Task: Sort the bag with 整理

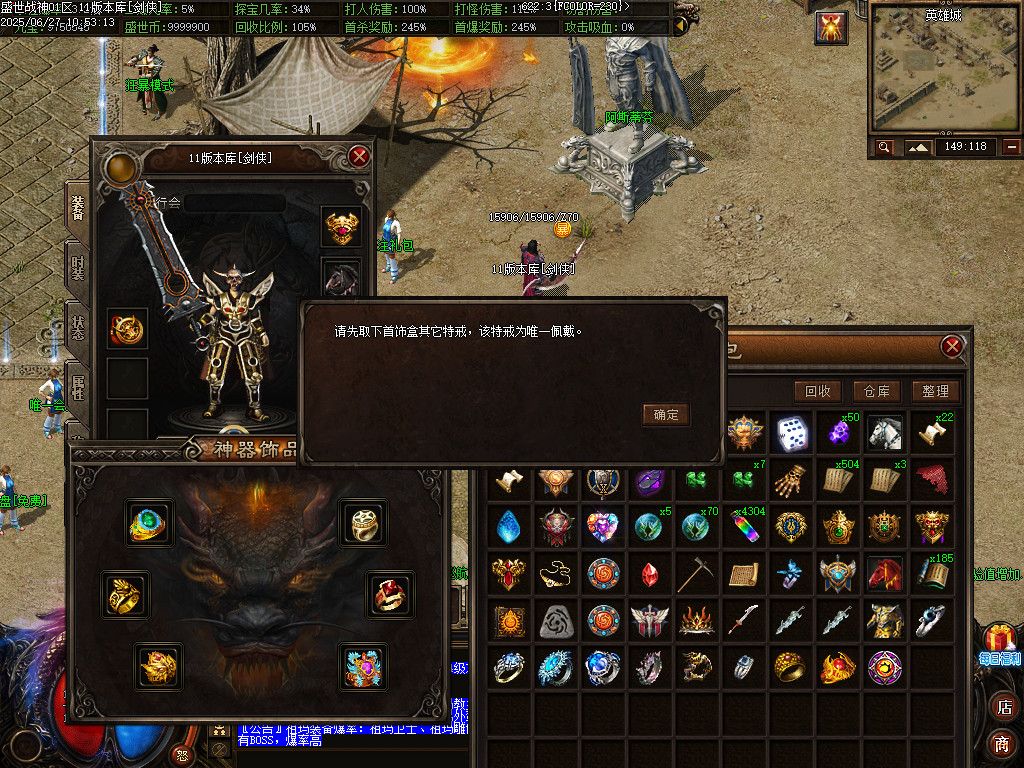Action: (936, 391)
